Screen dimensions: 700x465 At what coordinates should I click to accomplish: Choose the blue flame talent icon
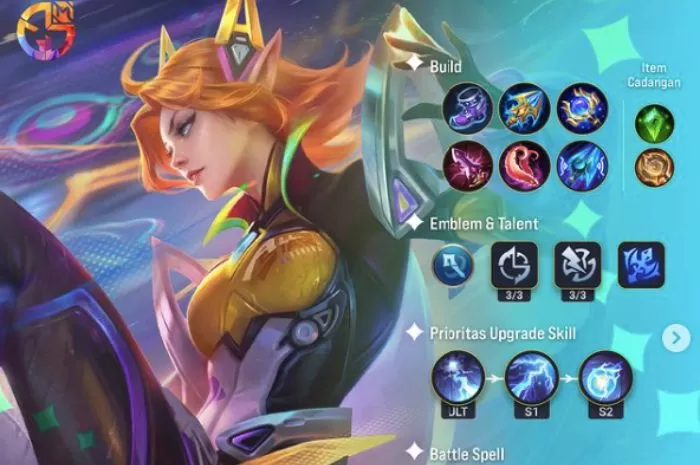point(641,265)
